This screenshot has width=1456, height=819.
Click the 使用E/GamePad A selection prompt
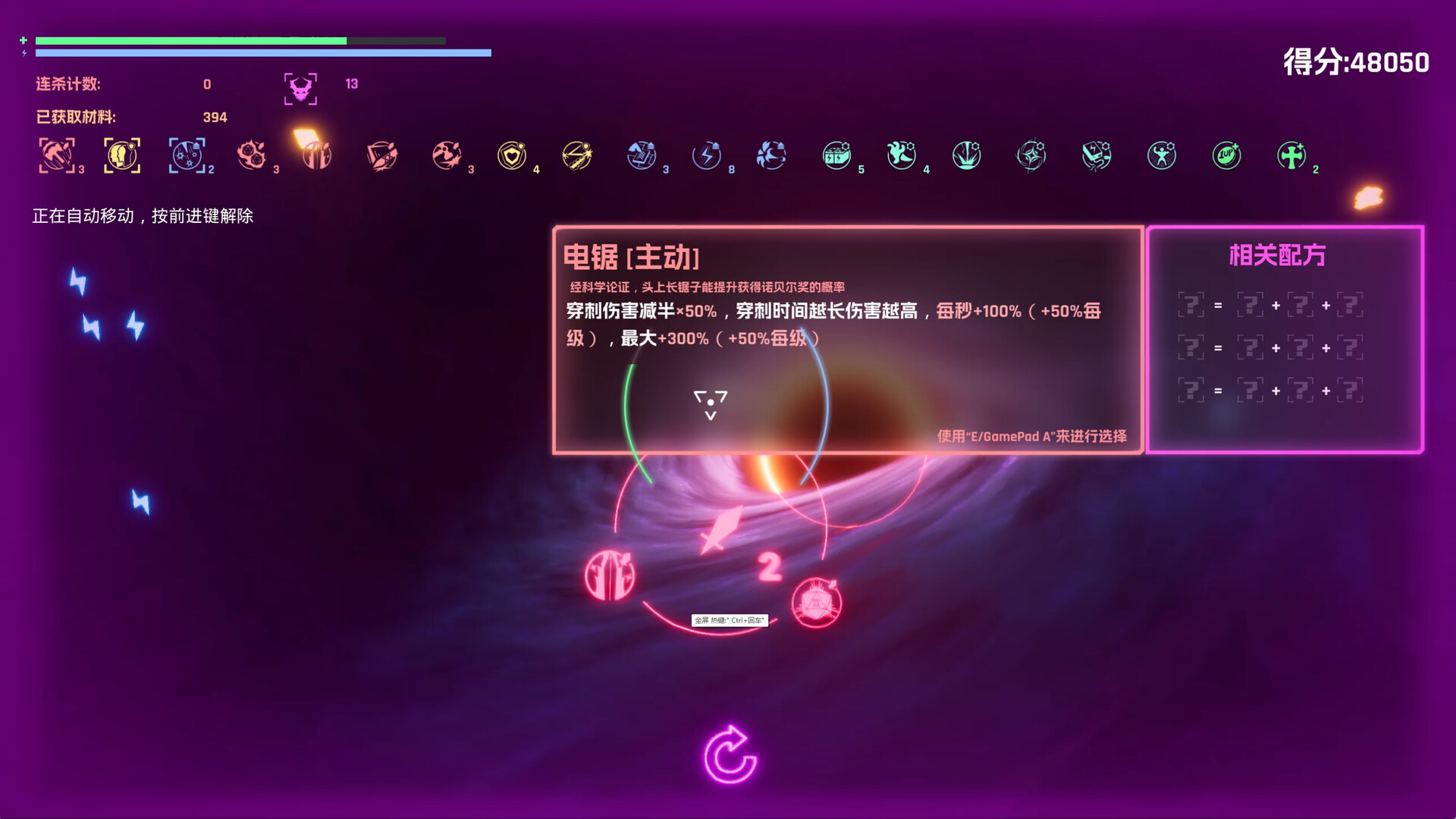pos(1031,437)
